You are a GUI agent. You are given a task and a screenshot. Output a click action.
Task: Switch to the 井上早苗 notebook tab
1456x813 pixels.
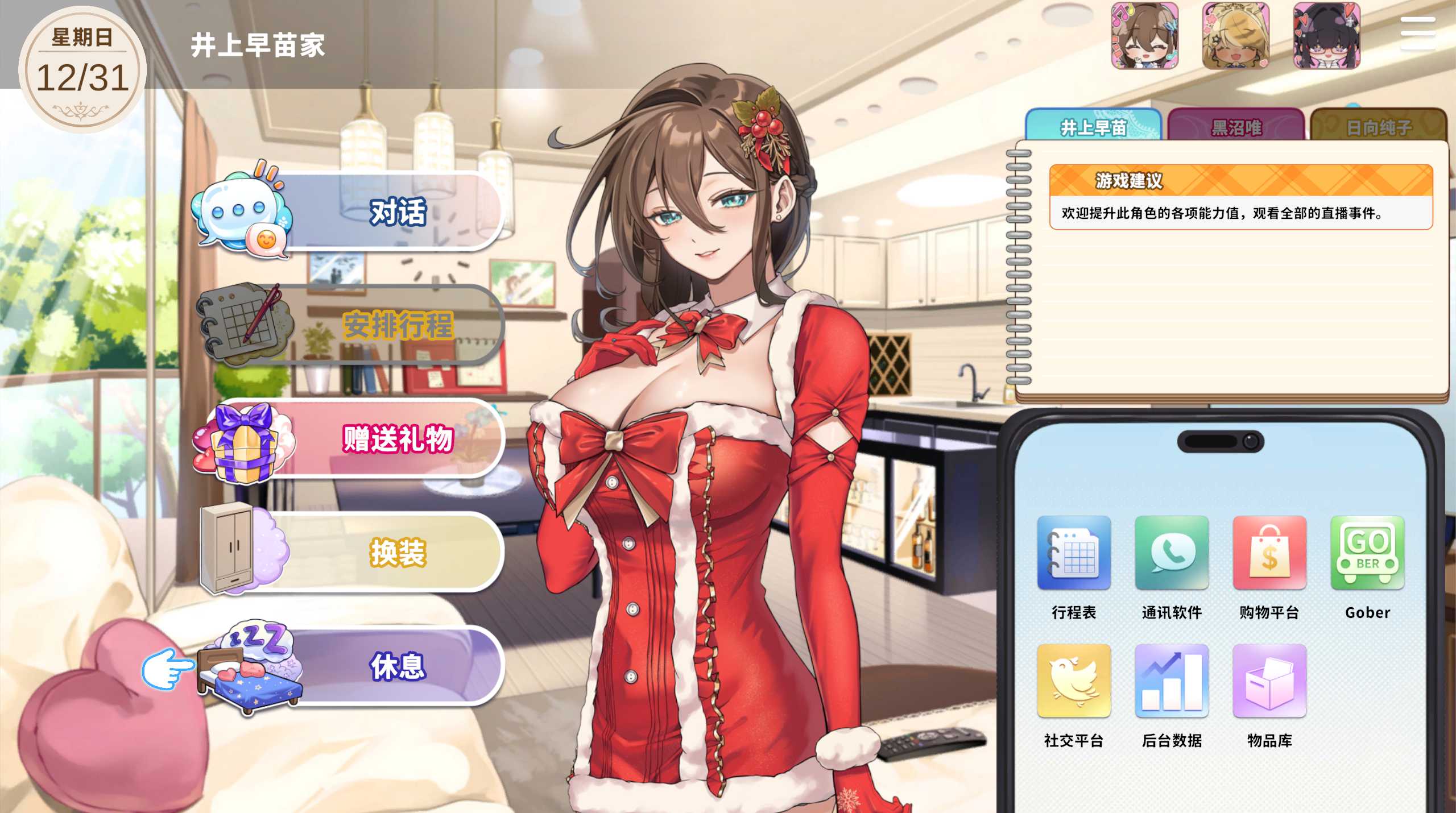(1093, 126)
